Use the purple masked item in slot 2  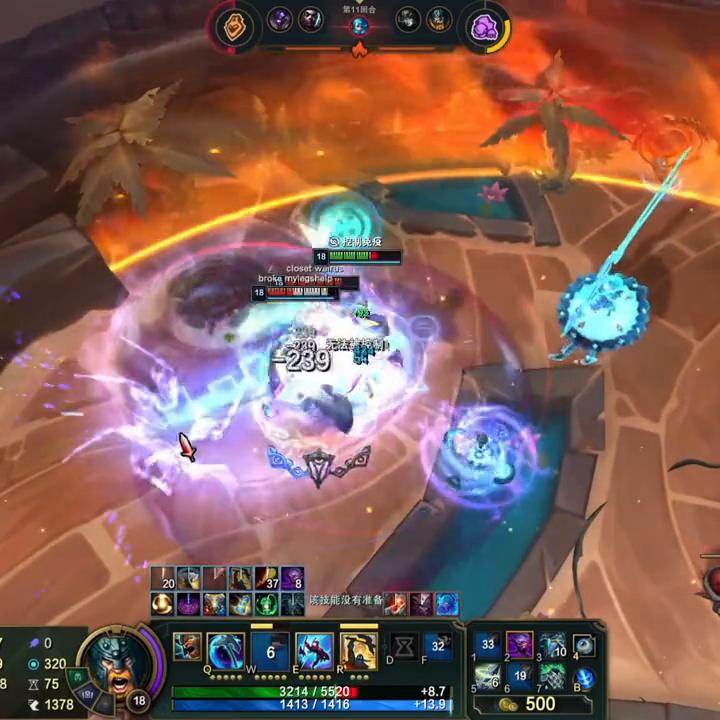coord(520,645)
